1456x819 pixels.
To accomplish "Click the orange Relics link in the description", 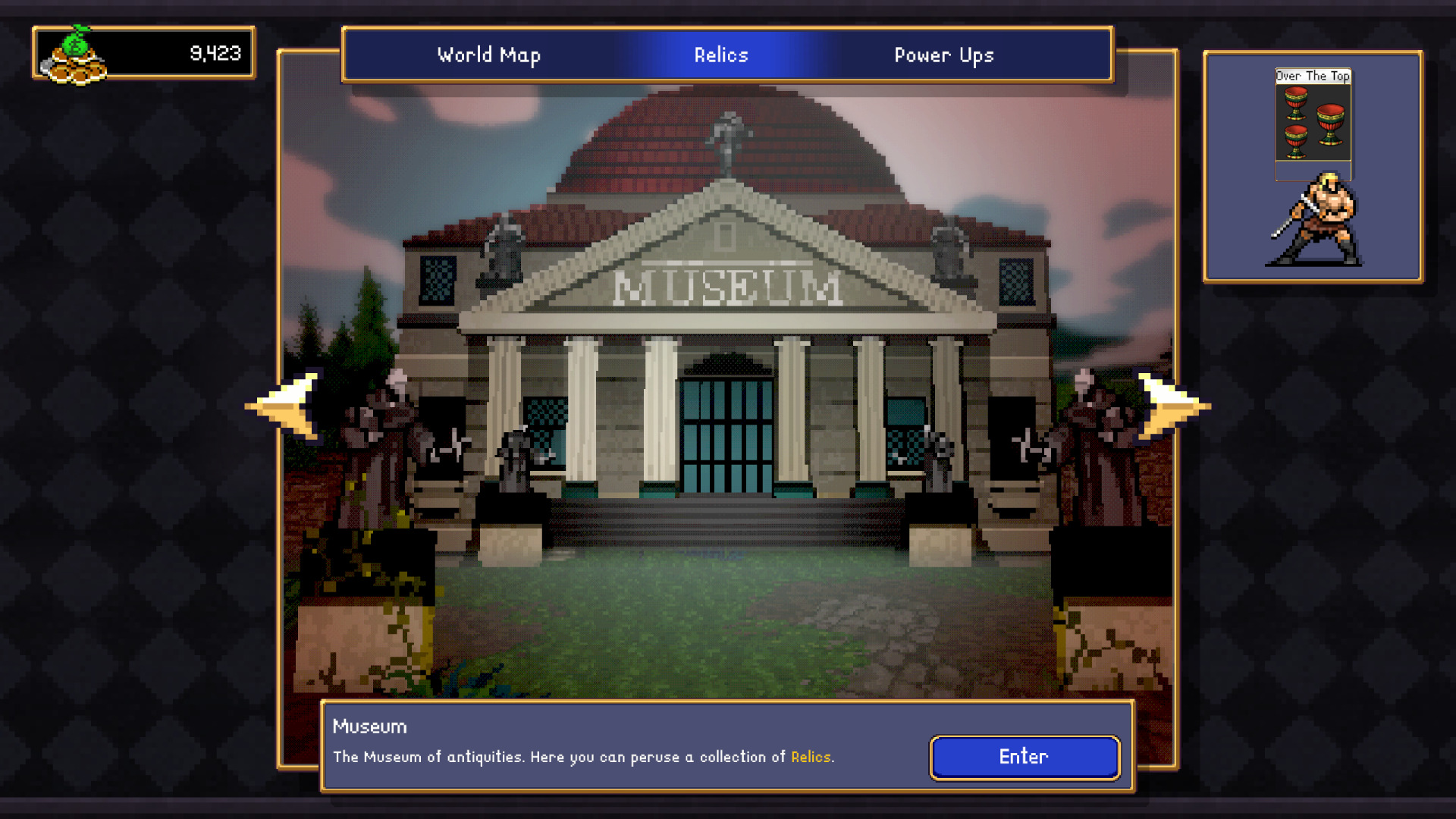I will (x=810, y=756).
